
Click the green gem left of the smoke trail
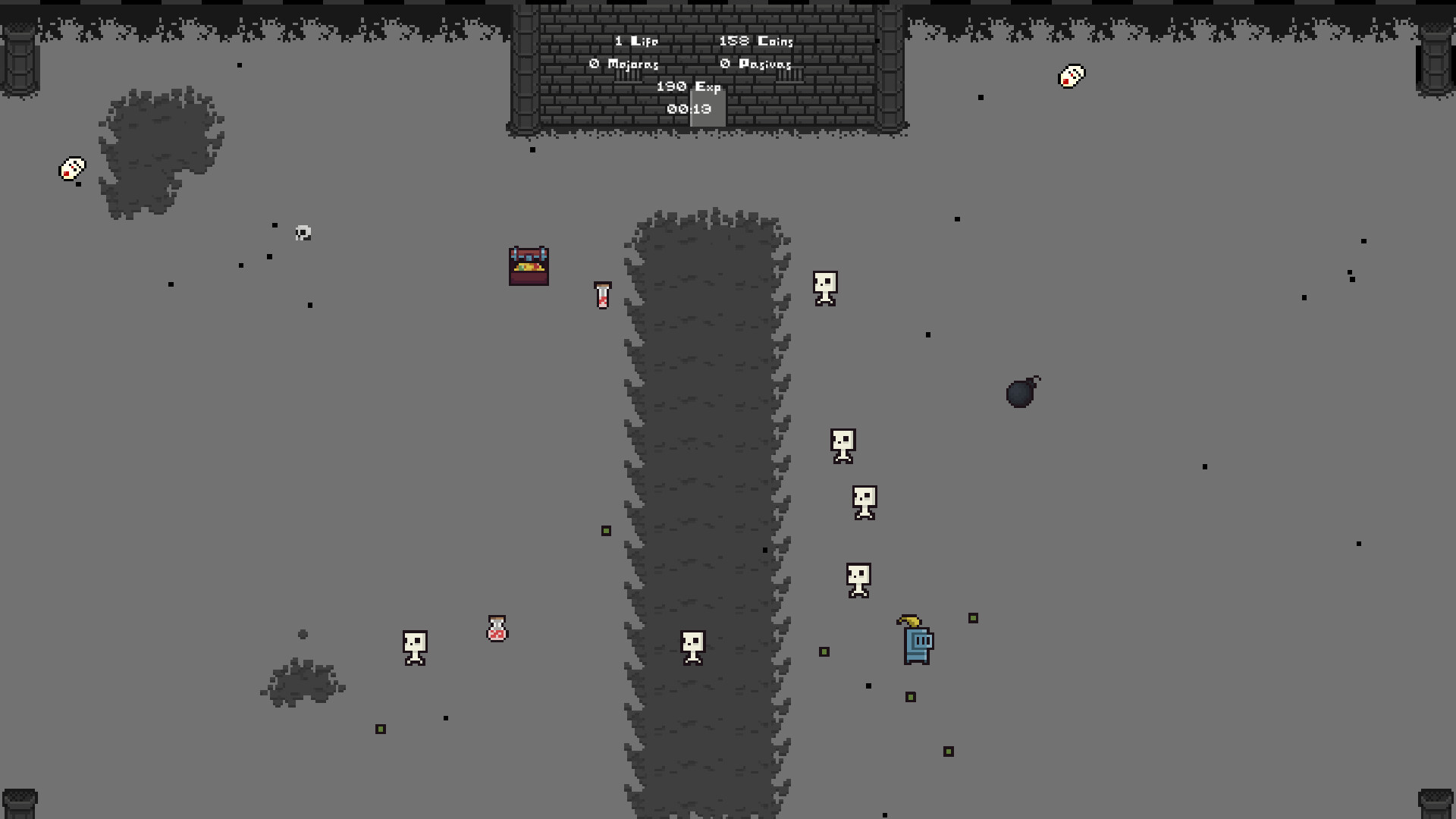[604, 531]
